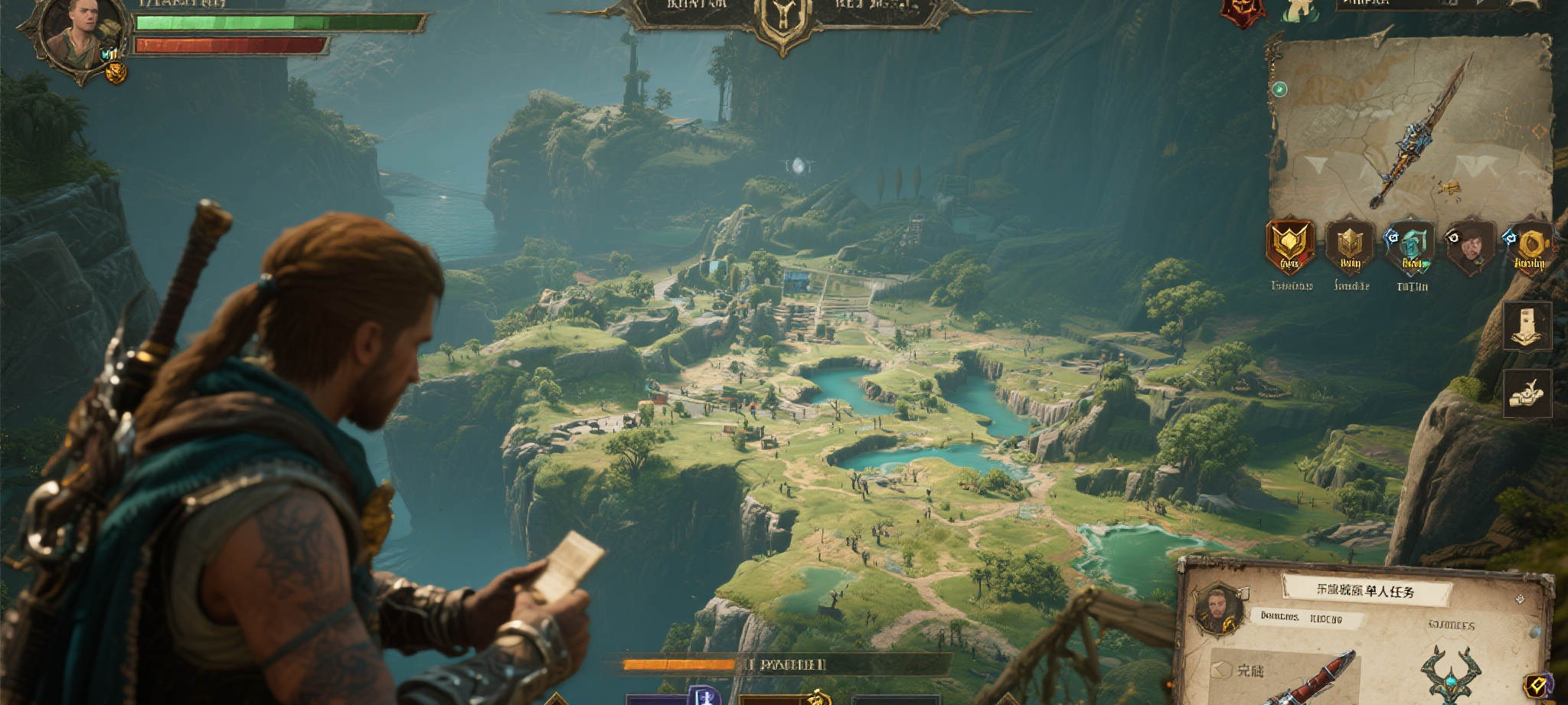This screenshot has width=1568, height=705.
Task: Select the golden cube badge
Action: point(1350,246)
